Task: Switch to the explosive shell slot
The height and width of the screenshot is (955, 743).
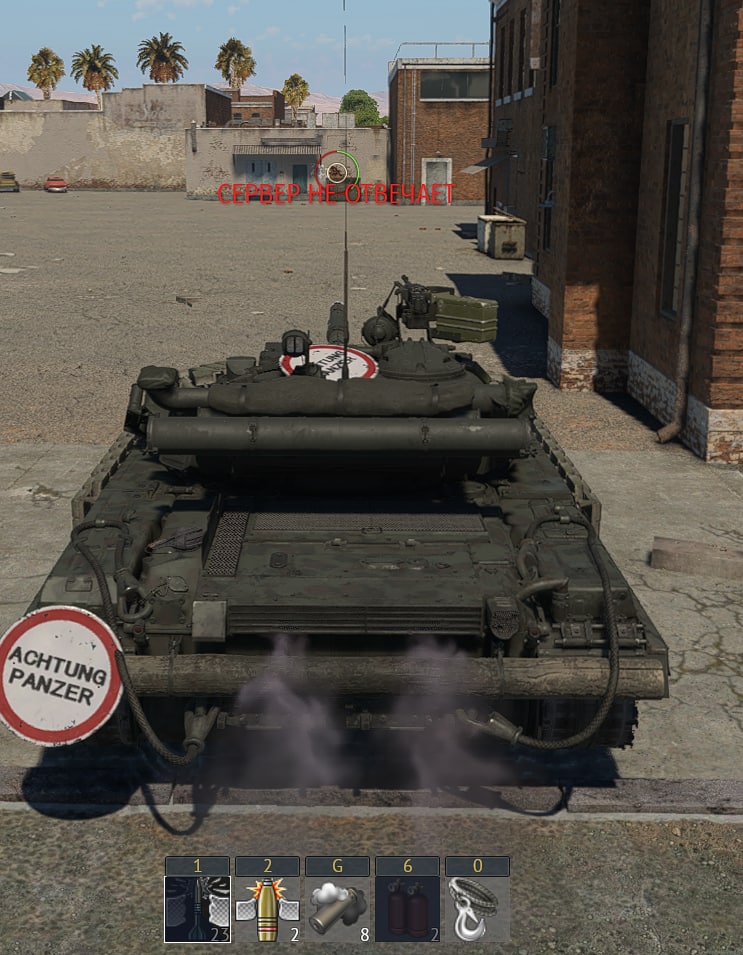Action: point(267,909)
